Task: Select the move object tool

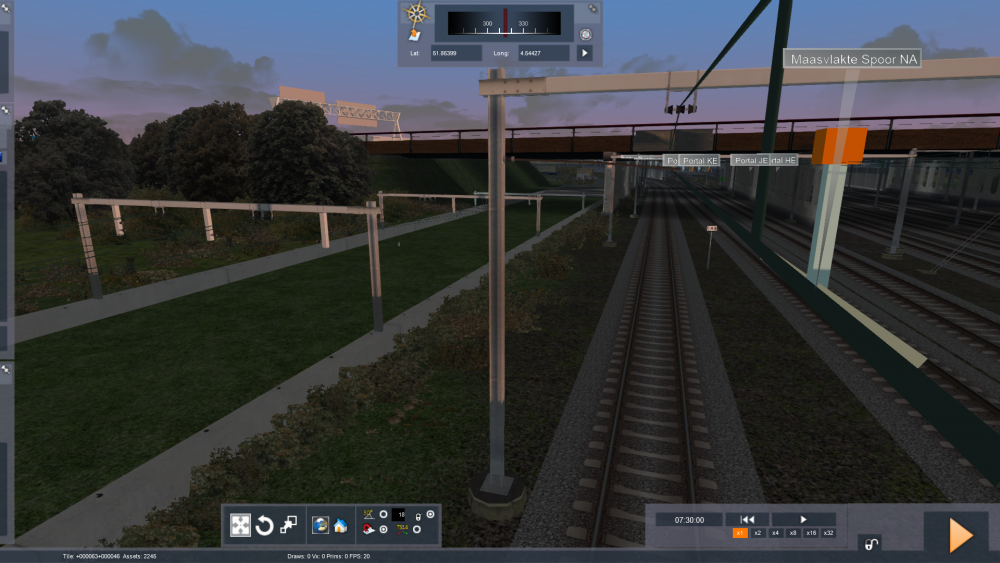Action: [241, 525]
